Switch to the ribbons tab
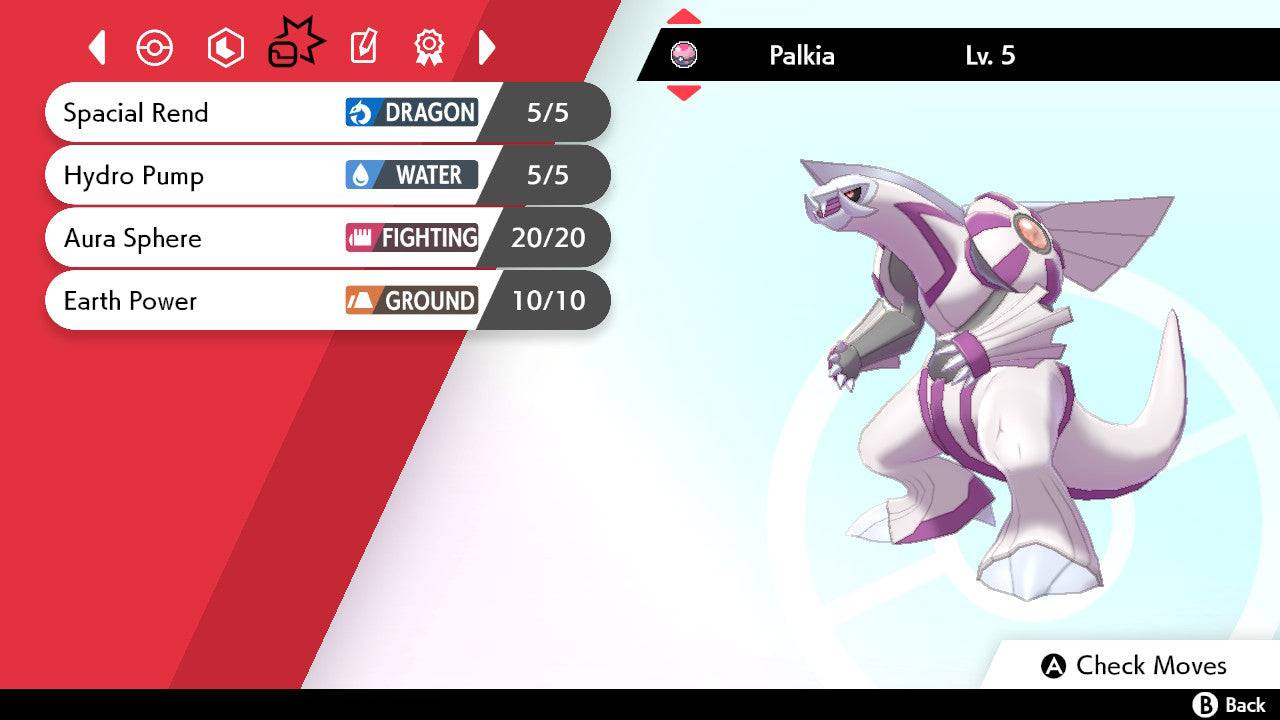This screenshot has width=1280, height=720. pos(429,47)
